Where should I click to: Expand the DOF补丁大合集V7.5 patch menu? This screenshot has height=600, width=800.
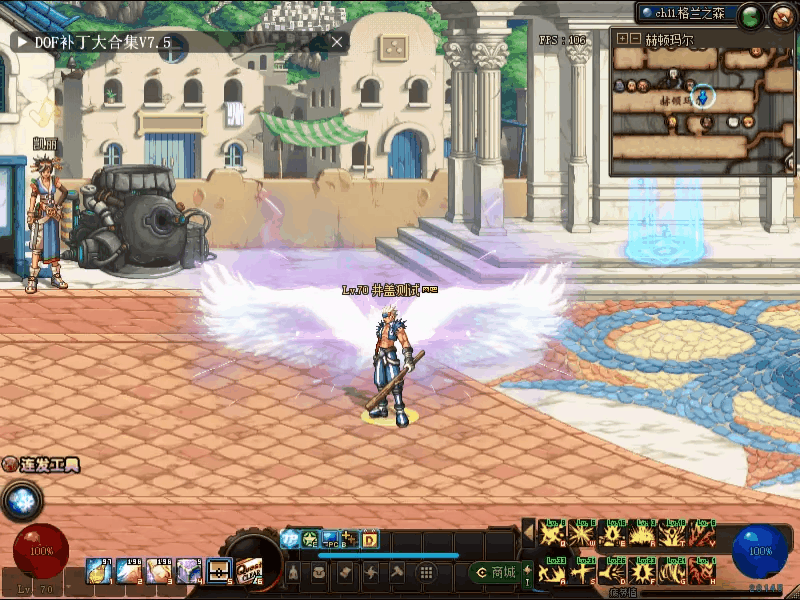click(23, 42)
